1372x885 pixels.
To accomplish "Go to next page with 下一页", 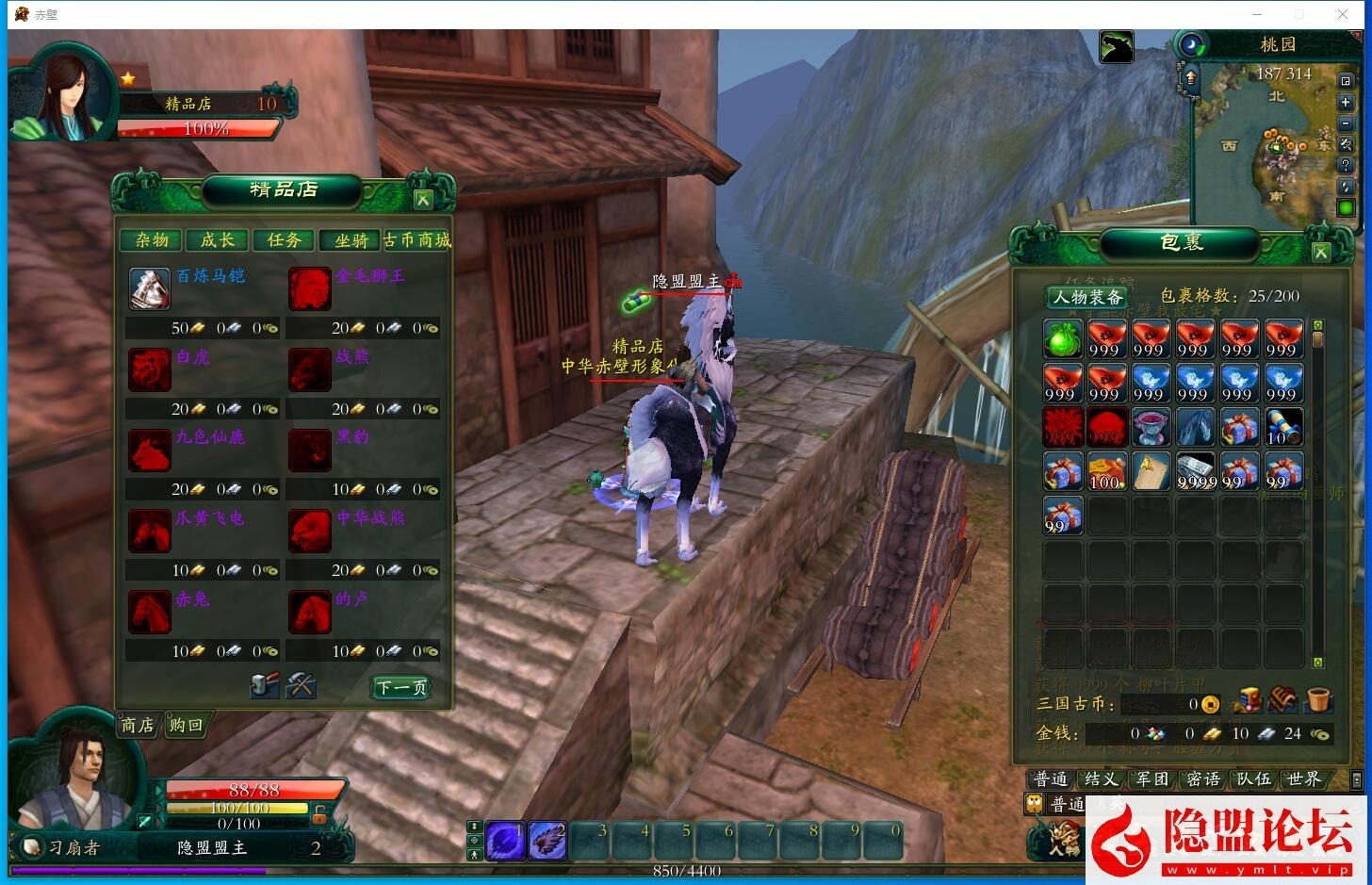I will (x=401, y=687).
